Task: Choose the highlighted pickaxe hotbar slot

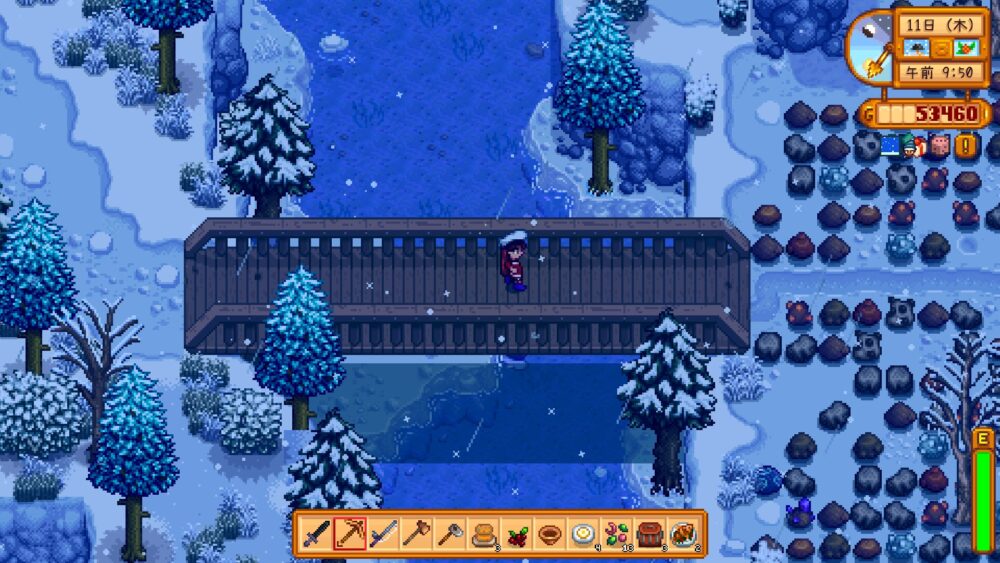Action: [x=350, y=534]
